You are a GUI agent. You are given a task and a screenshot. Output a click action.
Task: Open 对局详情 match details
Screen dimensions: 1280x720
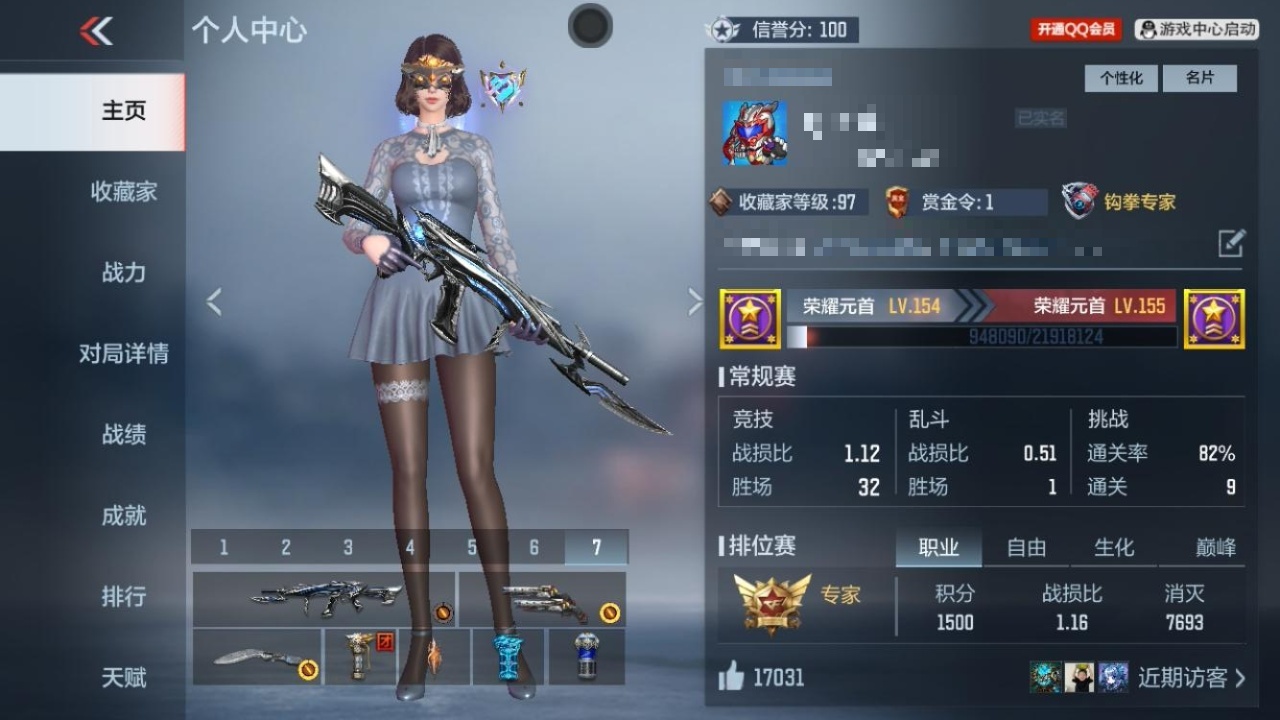pyautogui.click(x=123, y=353)
